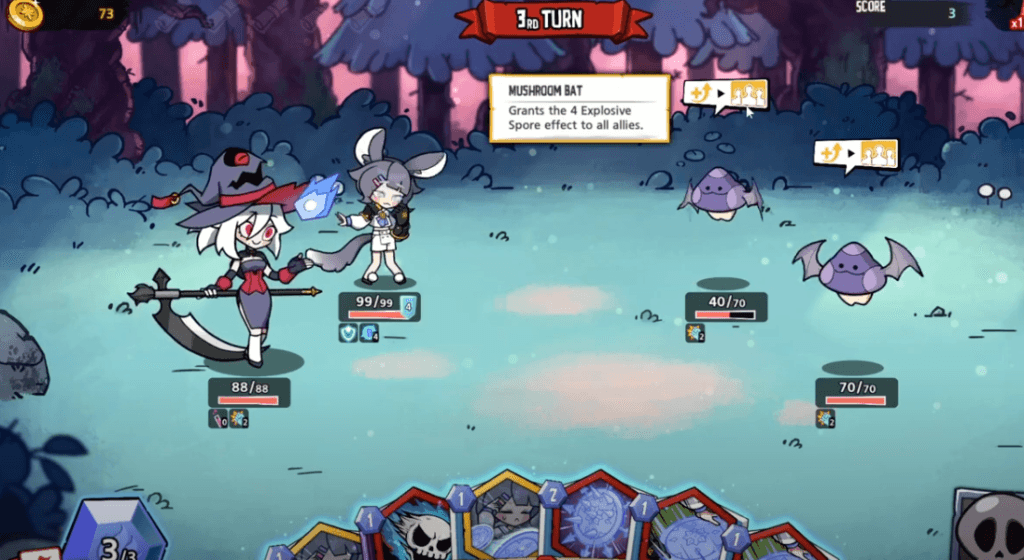Check the explosive spore status under 88/88
Screen dimensions: 1024x560
(x=239, y=419)
